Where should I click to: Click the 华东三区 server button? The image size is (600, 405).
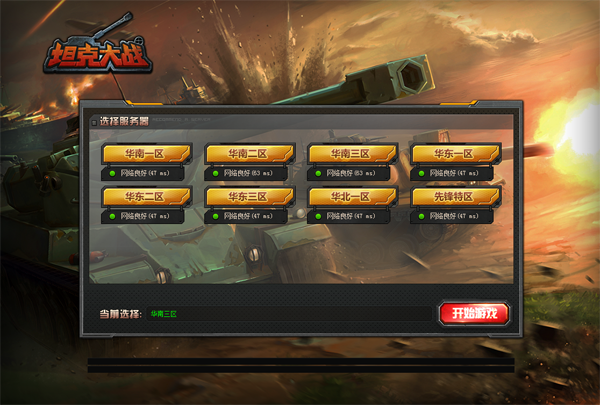[x=248, y=196]
